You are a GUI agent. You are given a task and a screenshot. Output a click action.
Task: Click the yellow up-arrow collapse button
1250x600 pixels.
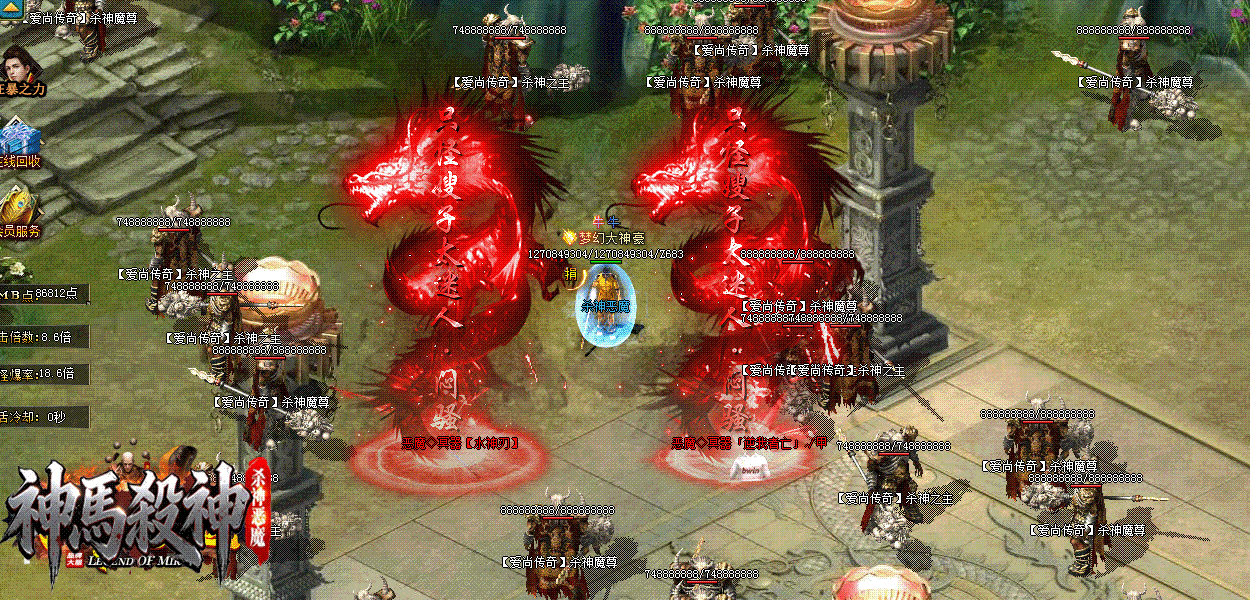click(12, 9)
